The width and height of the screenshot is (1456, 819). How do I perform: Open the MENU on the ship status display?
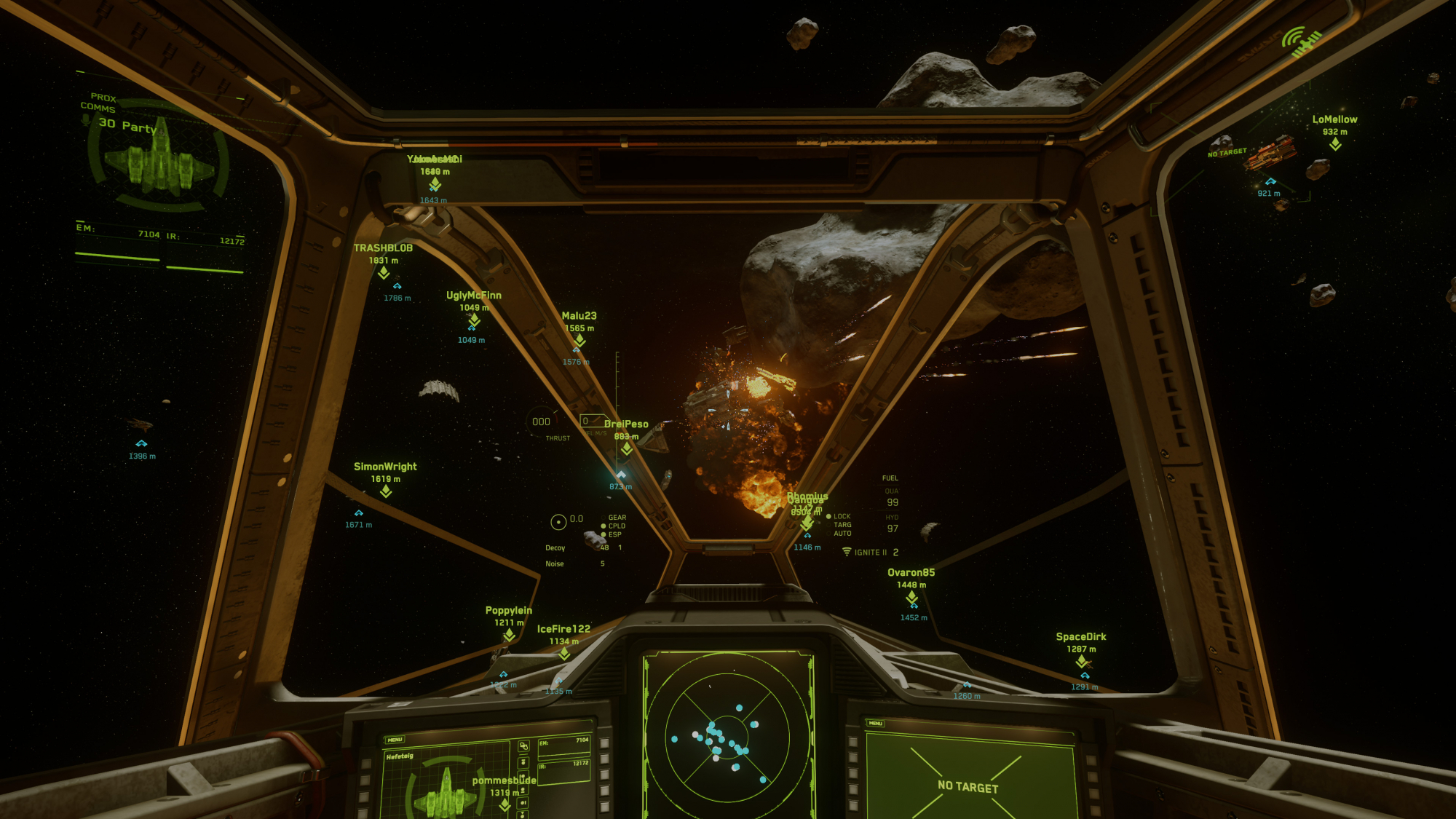pyautogui.click(x=395, y=740)
